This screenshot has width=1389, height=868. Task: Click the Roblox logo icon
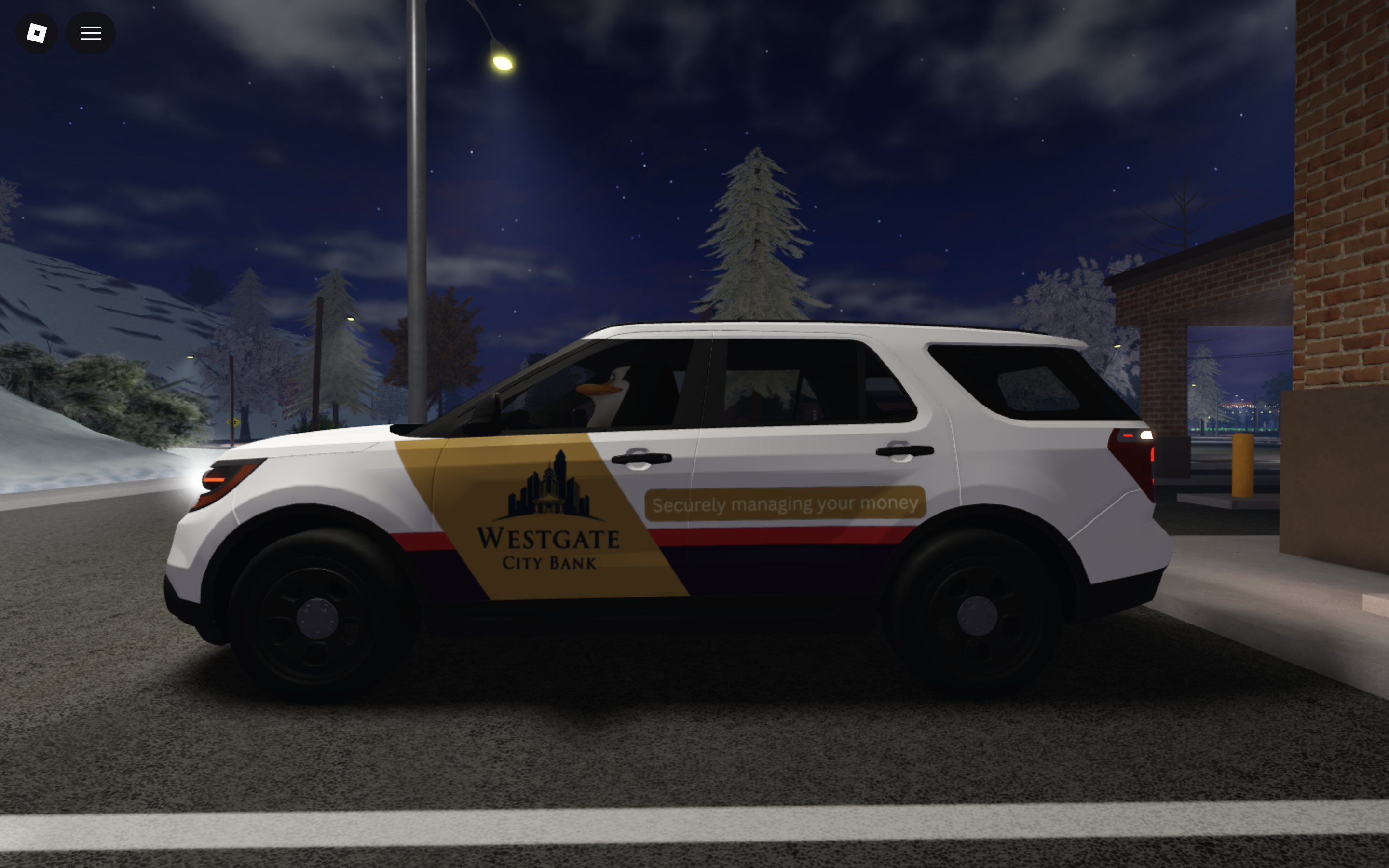[37, 33]
